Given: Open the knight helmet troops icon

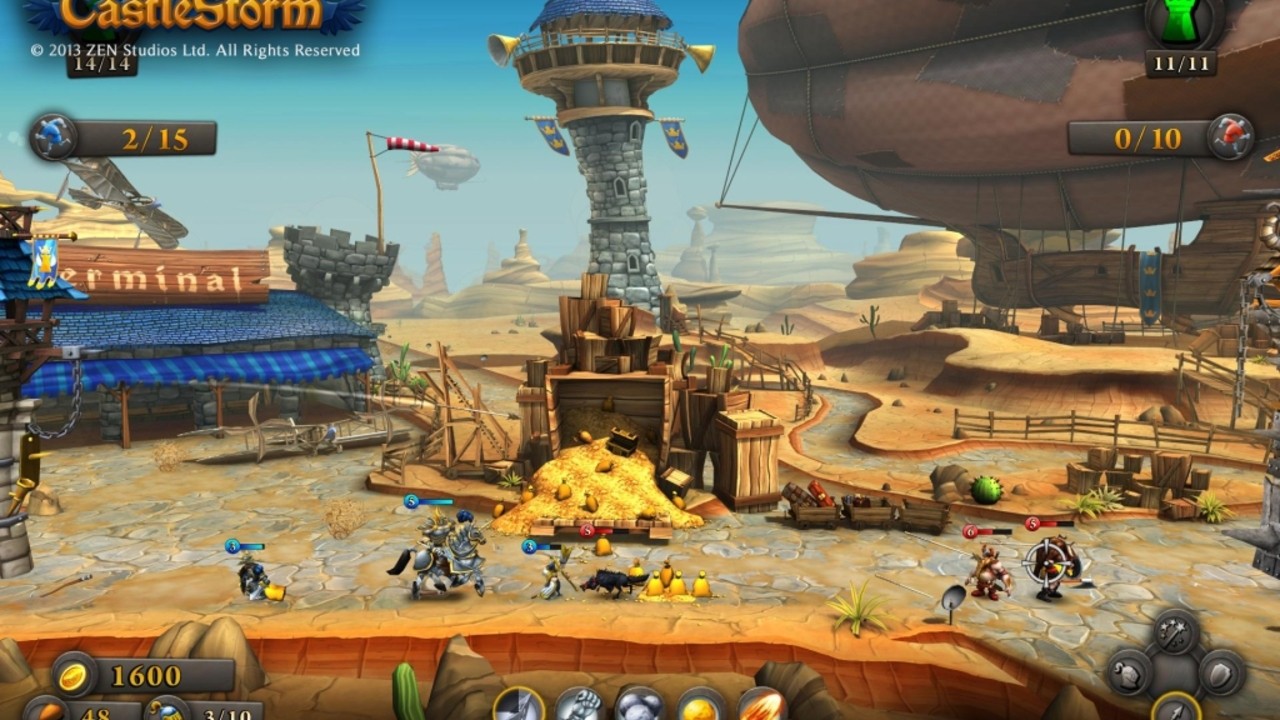Looking at the screenshot, I should 1127,673.
